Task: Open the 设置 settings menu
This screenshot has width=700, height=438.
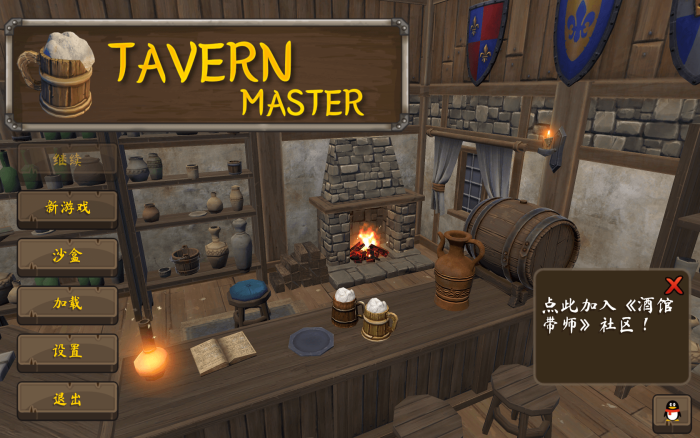Action: 67,351
